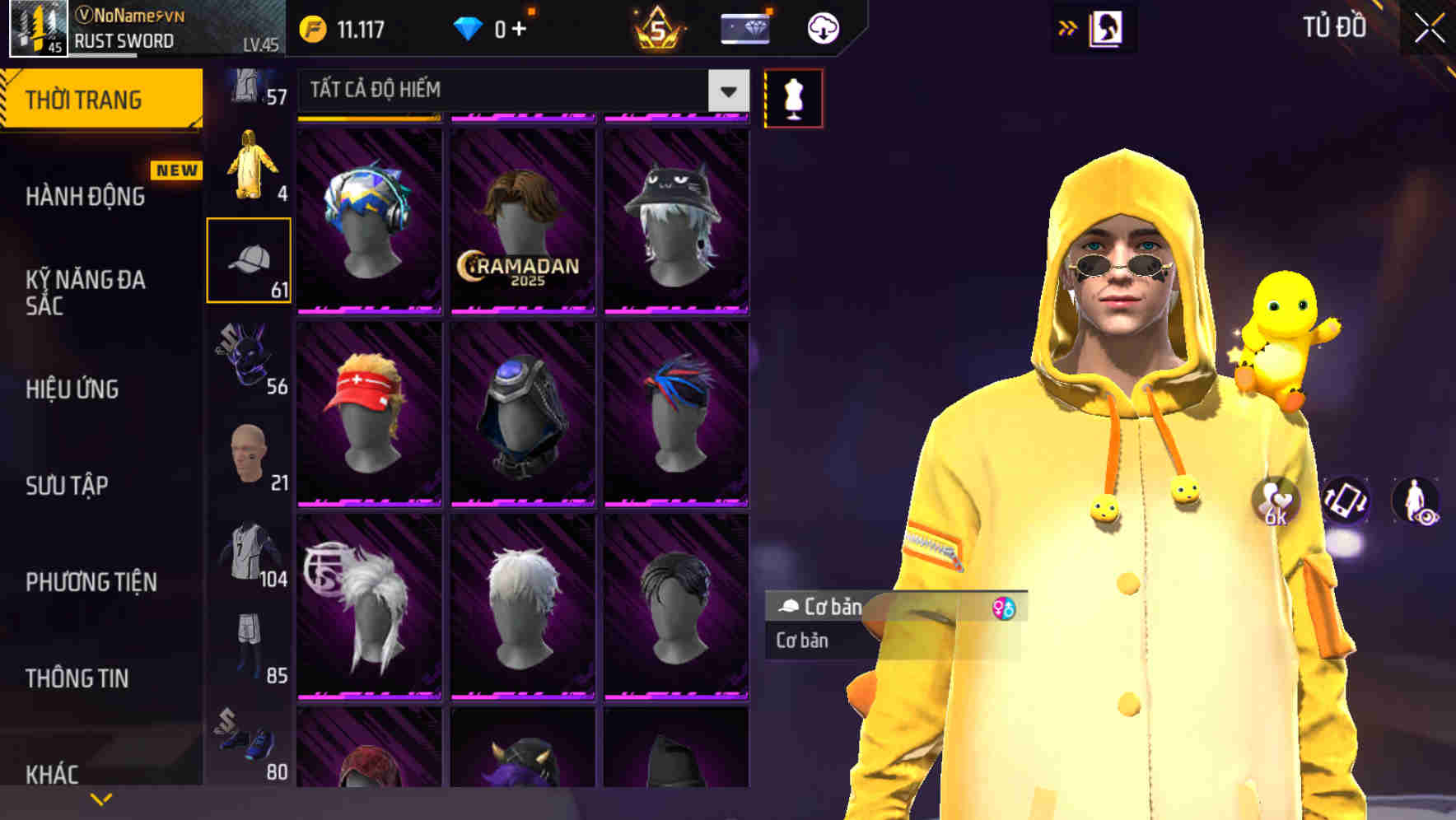The height and width of the screenshot is (820, 1456).
Task: Open the jacket category with 57 items
Action: tap(245, 86)
